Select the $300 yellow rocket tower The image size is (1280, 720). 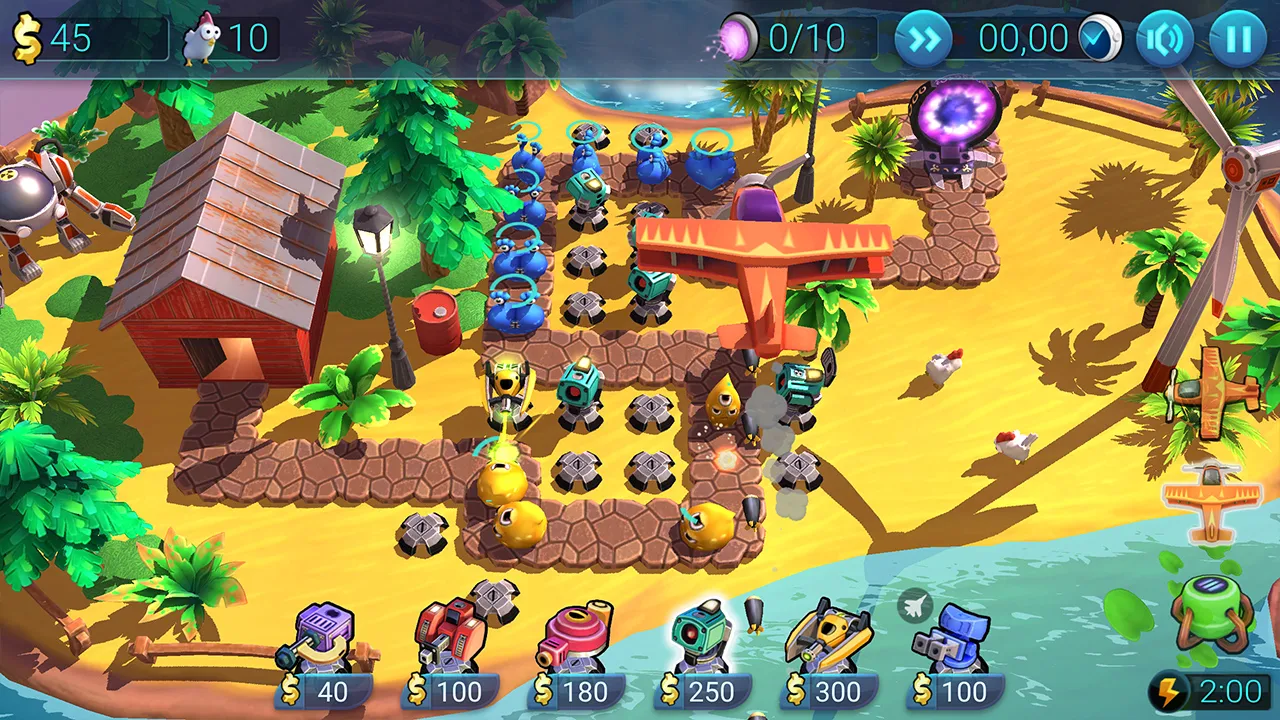[828, 635]
